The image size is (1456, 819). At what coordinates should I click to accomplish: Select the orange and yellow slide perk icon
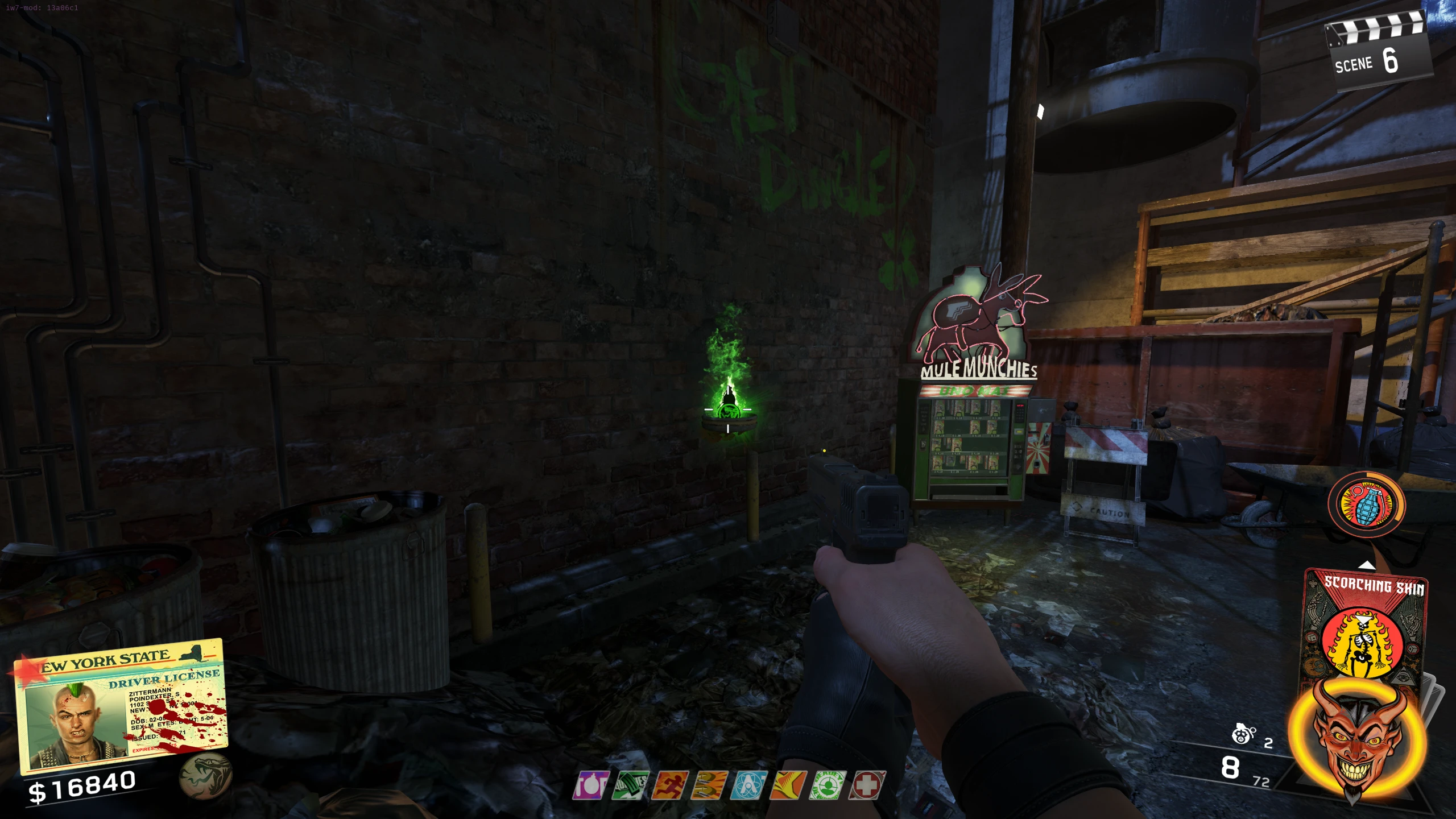[788, 785]
